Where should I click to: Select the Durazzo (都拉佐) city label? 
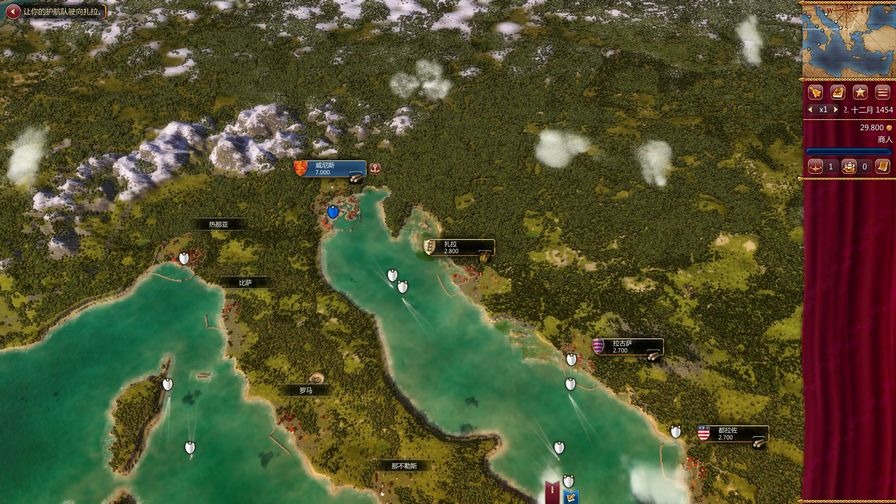click(732, 433)
